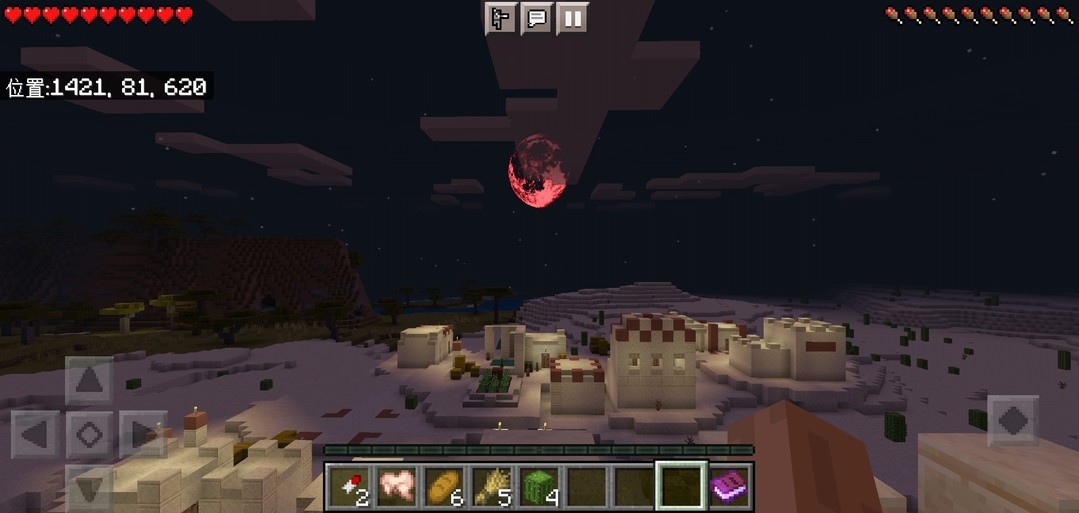Select the raw pink meat slot
The width and height of the screenshot is (1079, 513).
click(396, 486)
